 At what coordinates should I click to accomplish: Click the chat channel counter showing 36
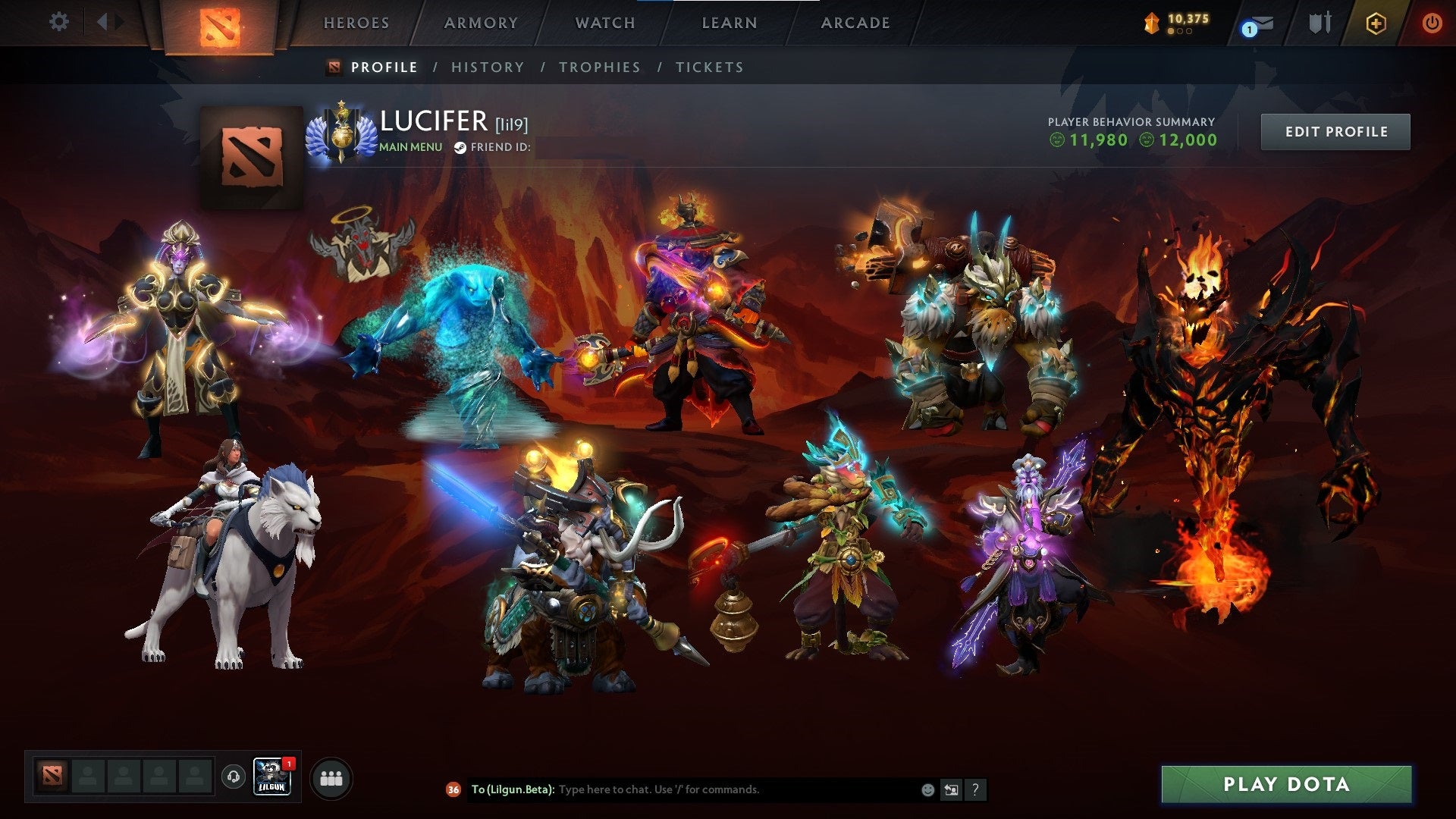pos(453,789)
